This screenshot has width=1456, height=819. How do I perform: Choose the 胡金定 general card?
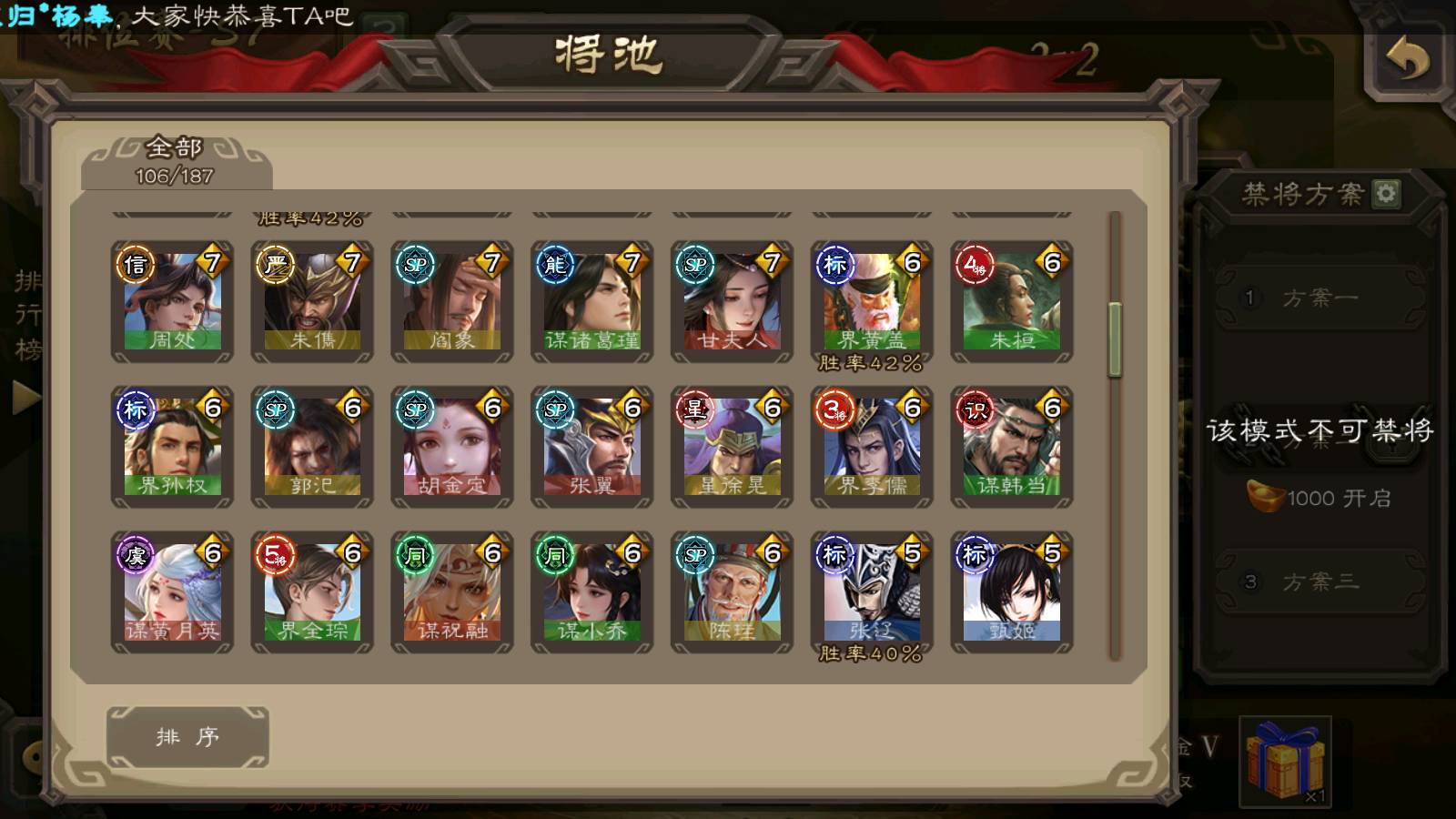click(452, 447)
